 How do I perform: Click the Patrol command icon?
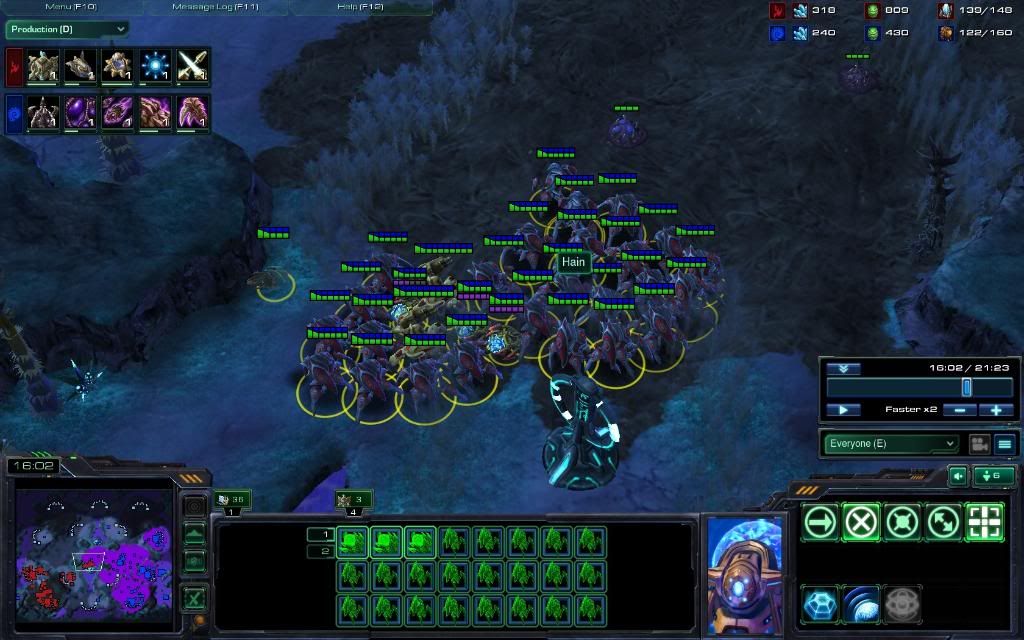[x=942, y=522]
